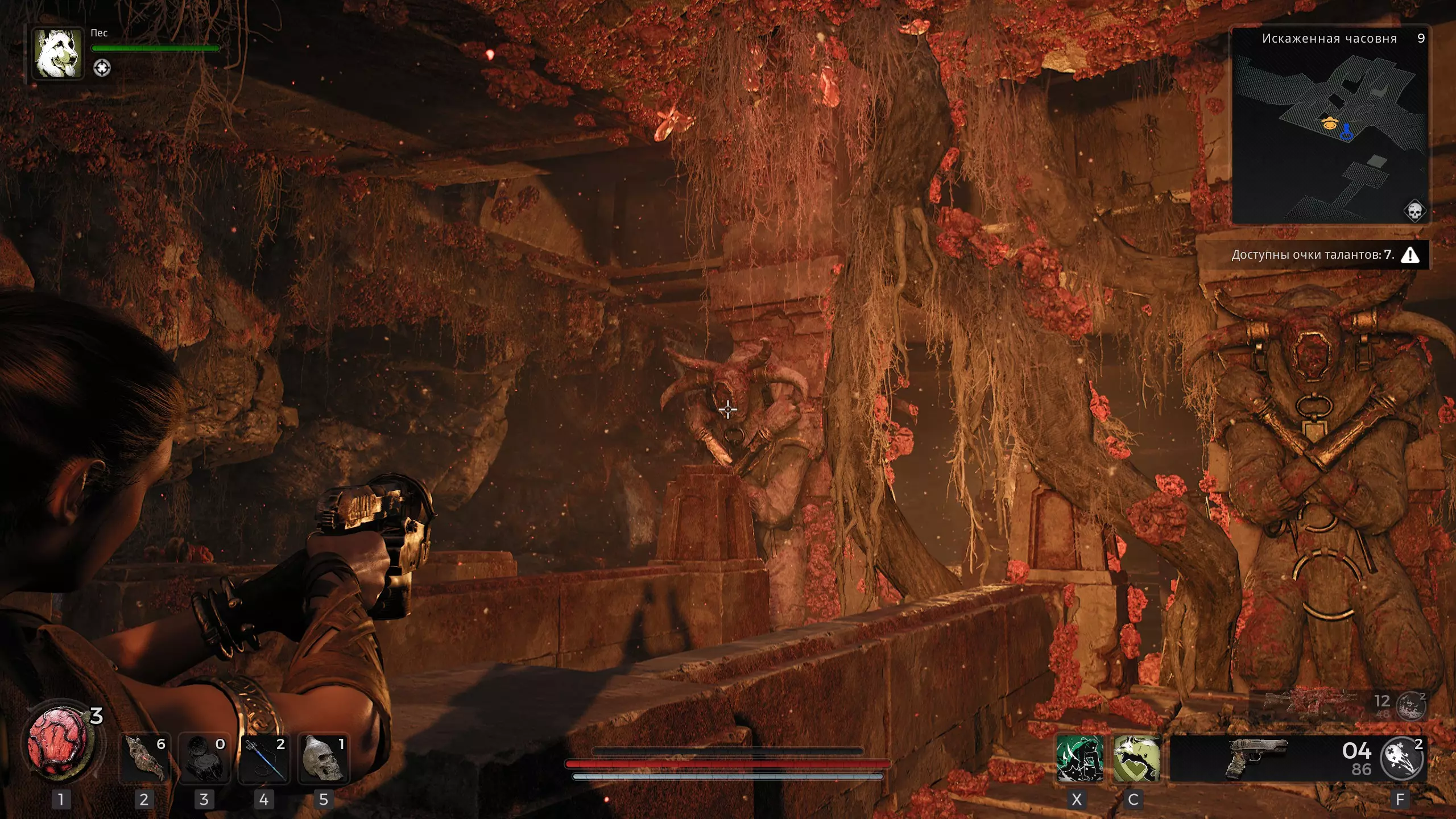Click the long gun's weapon mod icon
The image size is (1456, 819).
[x=1412, y=706]
